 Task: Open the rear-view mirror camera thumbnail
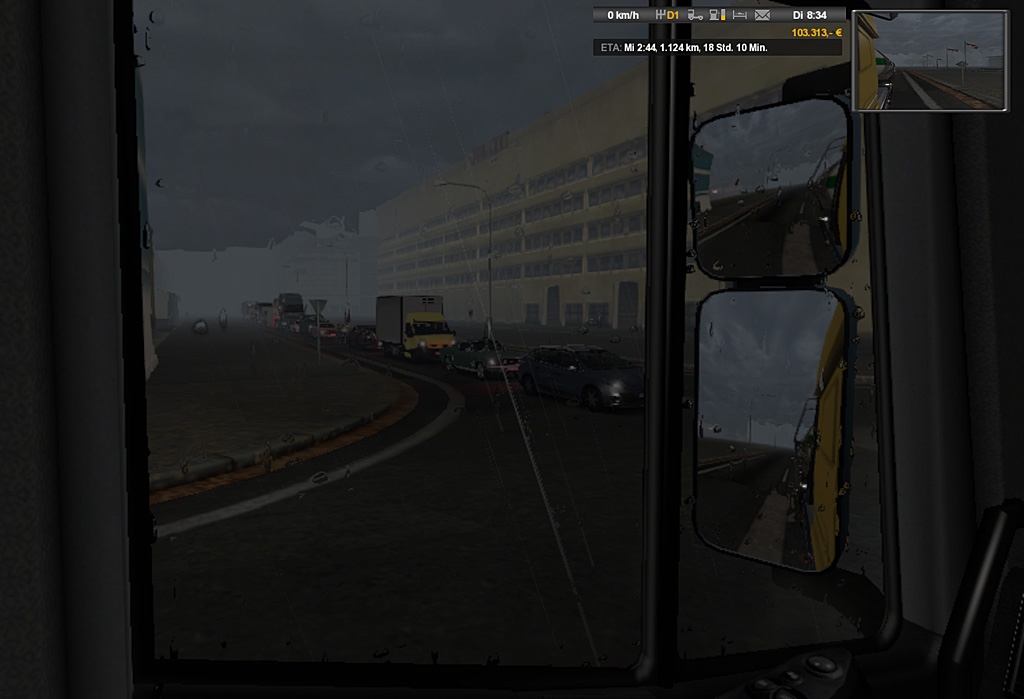tap(930, 60)
